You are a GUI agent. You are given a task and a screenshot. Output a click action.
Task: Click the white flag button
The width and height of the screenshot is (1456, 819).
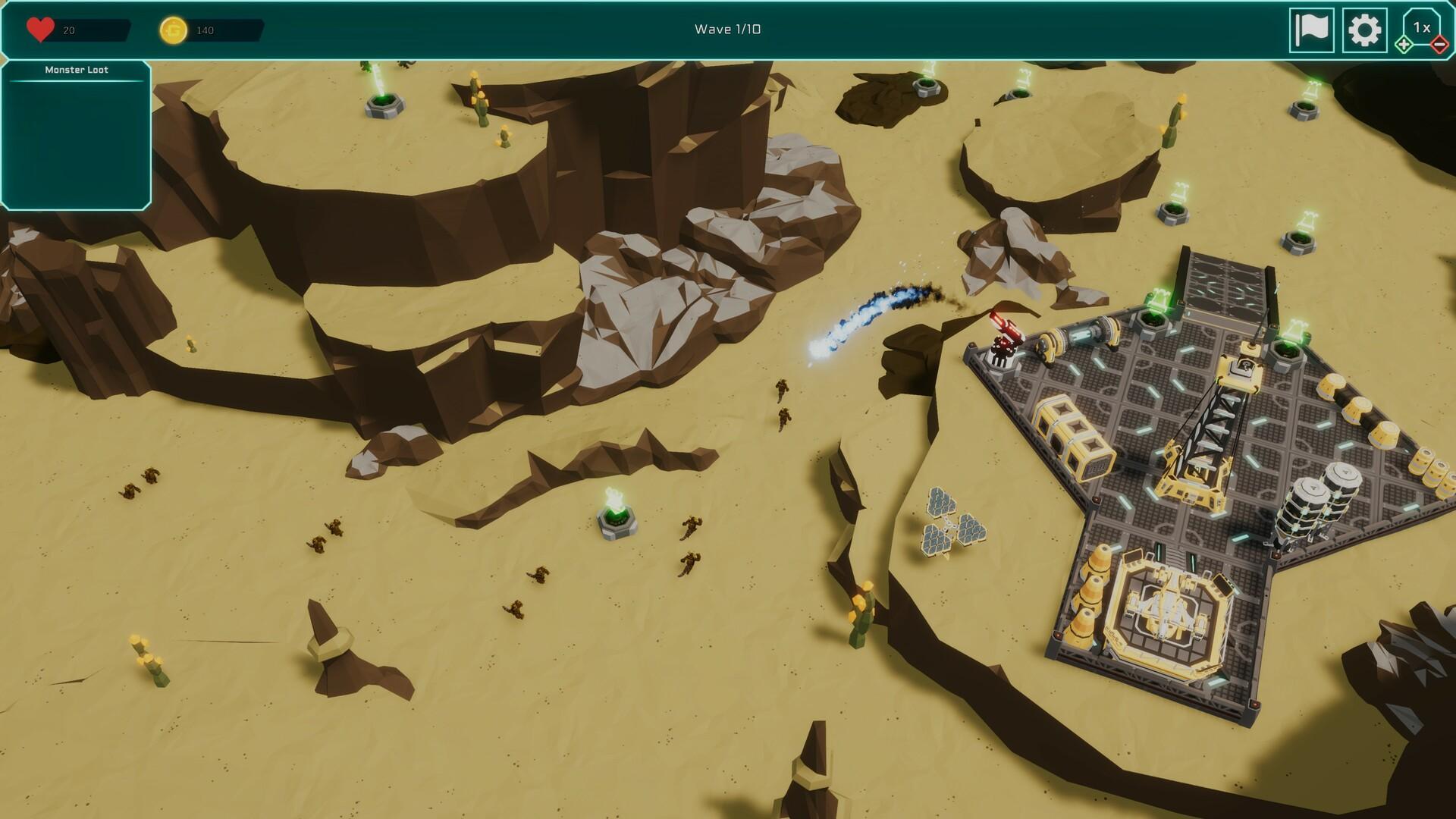tap(1311, 30)
